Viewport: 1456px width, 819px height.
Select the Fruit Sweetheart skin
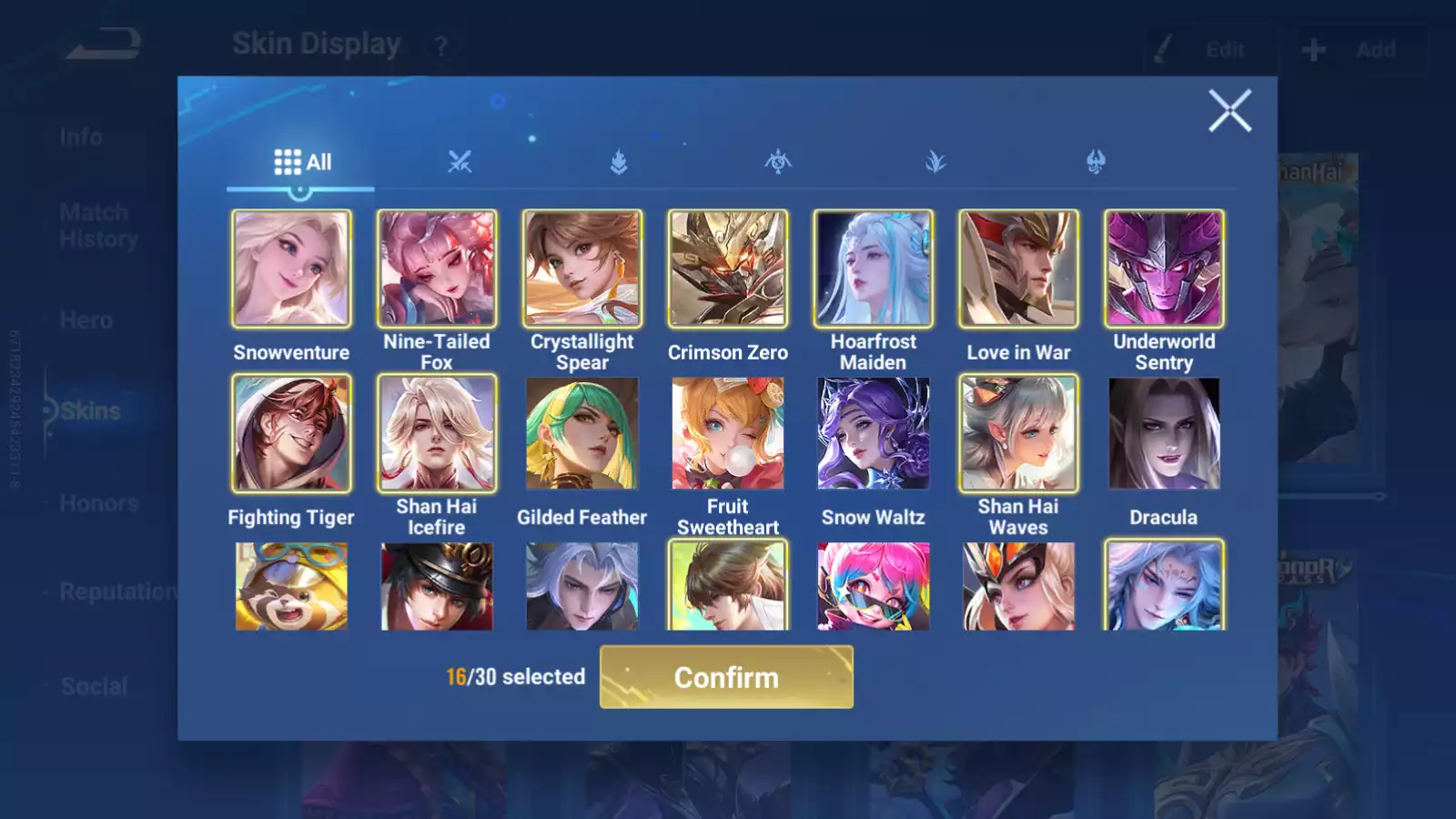click(x=728, y=433)
